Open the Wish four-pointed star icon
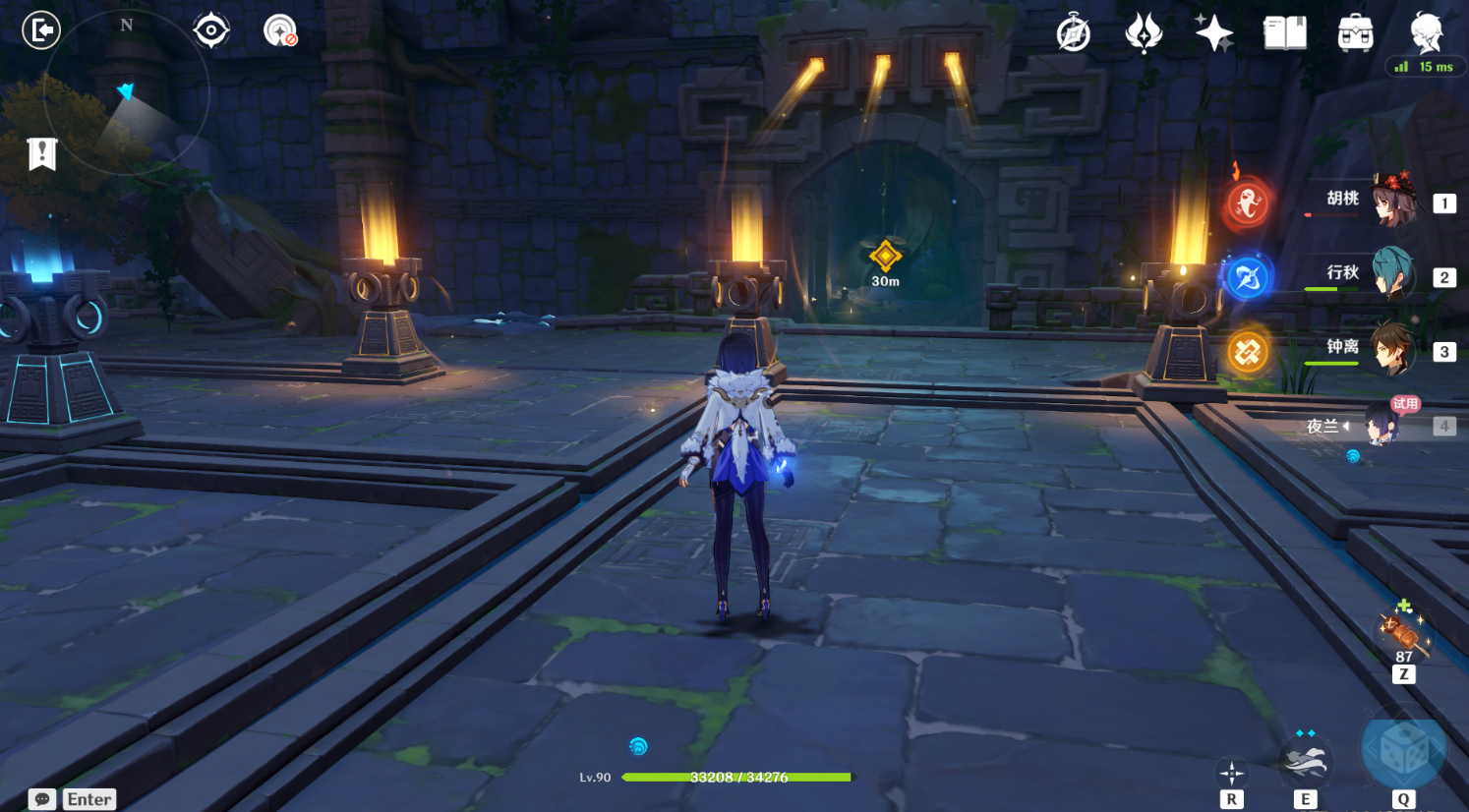Screen dimensions: 1469x812 tap(1214, 33)
